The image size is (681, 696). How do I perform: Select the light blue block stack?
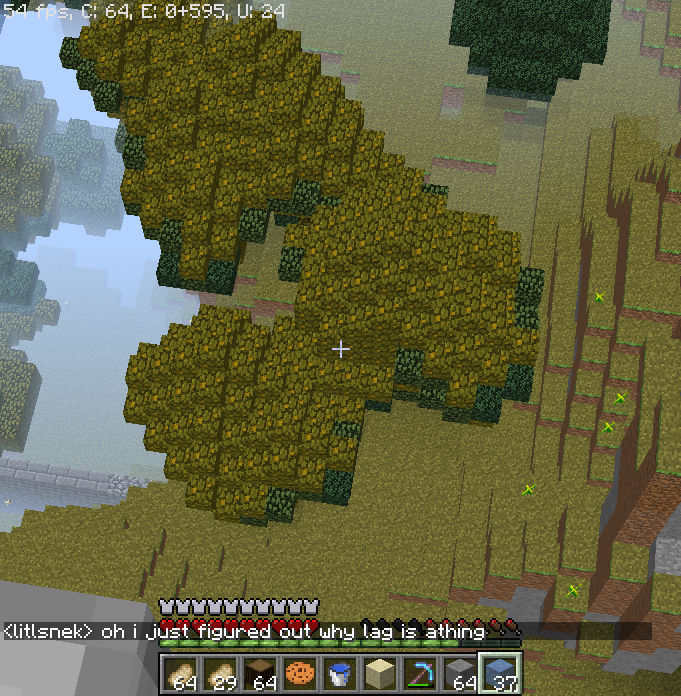click(x=501, y=674)
